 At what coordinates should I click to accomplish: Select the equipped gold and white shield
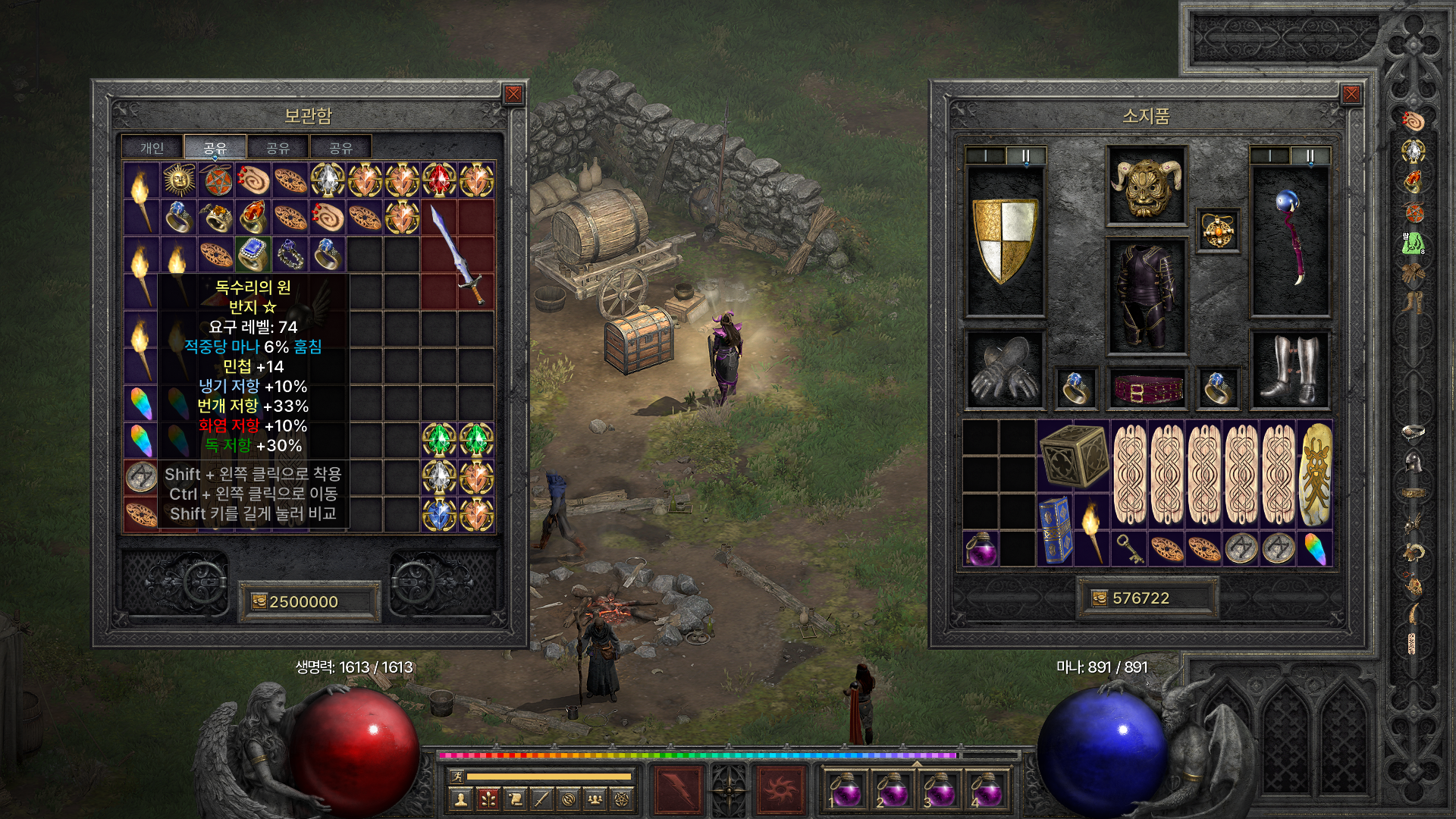(x=1005, y=241)
